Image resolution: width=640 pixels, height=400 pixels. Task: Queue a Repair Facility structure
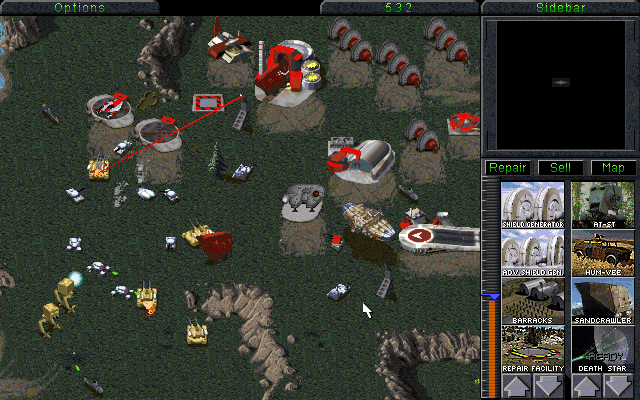tap(532, 350)
